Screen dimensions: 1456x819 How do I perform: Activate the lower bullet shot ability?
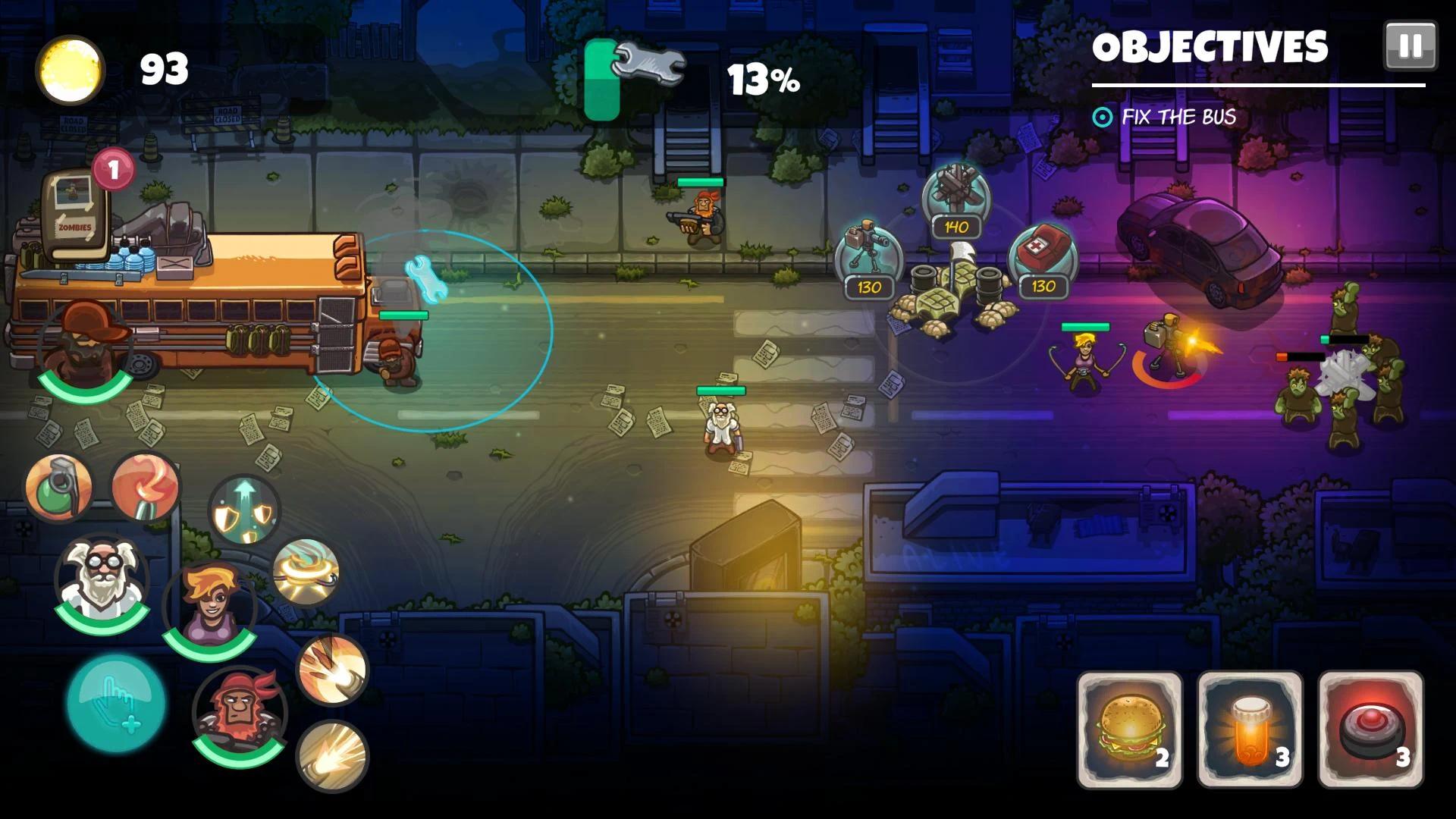[x=331, y=755]
